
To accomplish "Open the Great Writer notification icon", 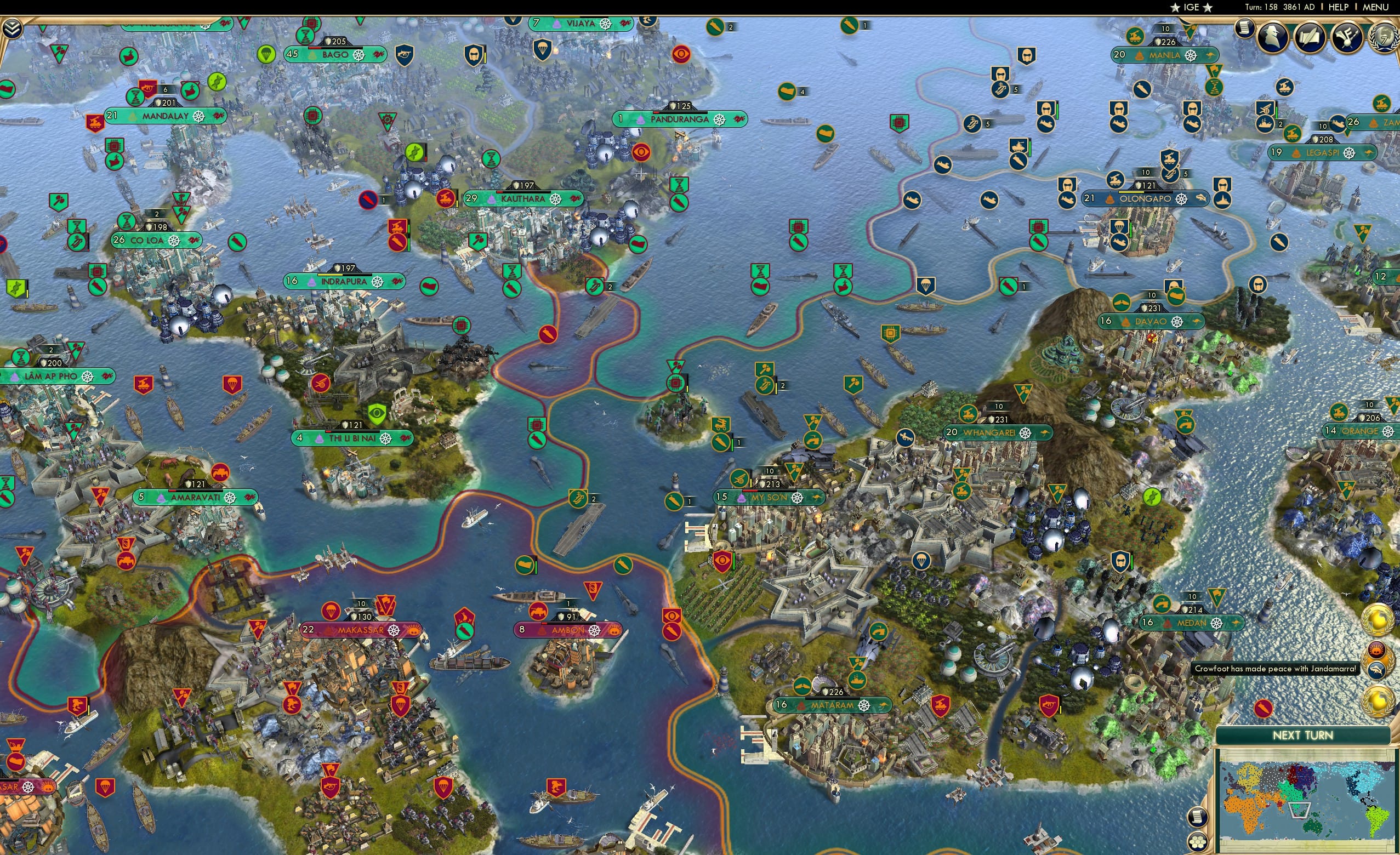I will [x=1310, y=37].
